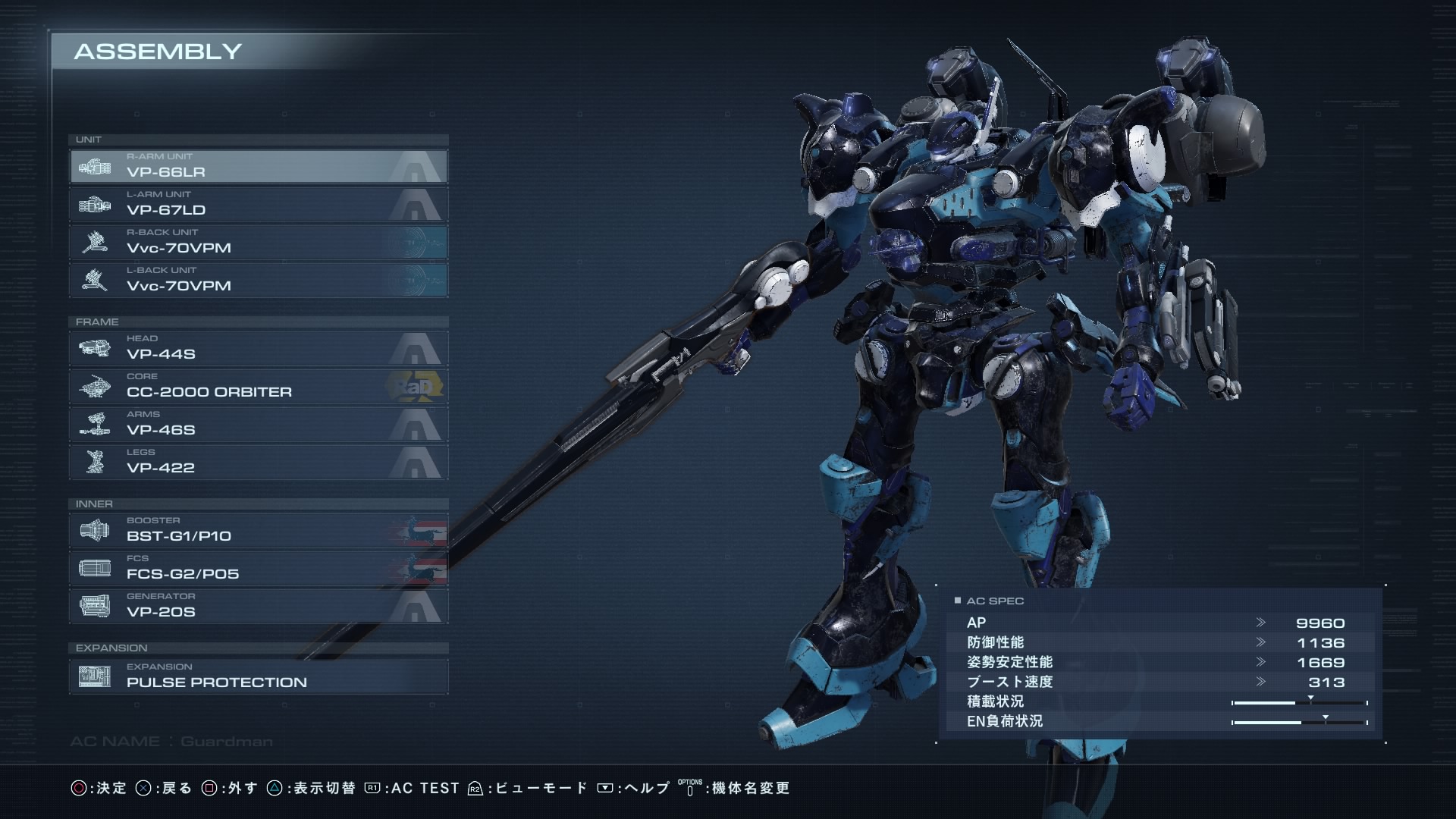
Task: Open the L-BACK UNIT Vvc-70VPM slot
Action: 258,280
